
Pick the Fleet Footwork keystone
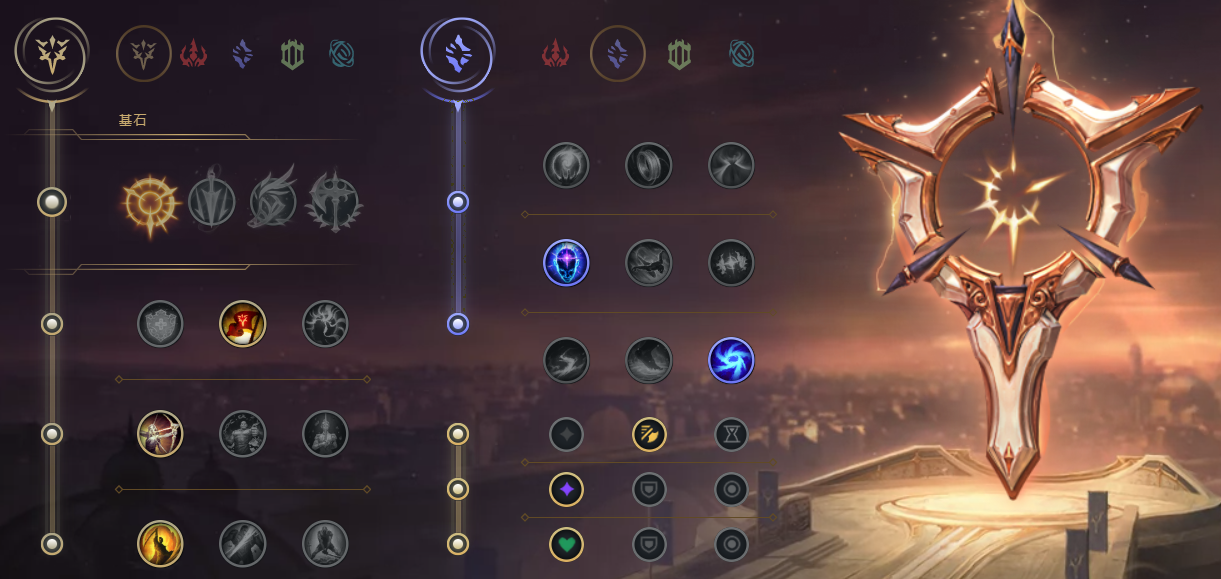tap(273, 202)
